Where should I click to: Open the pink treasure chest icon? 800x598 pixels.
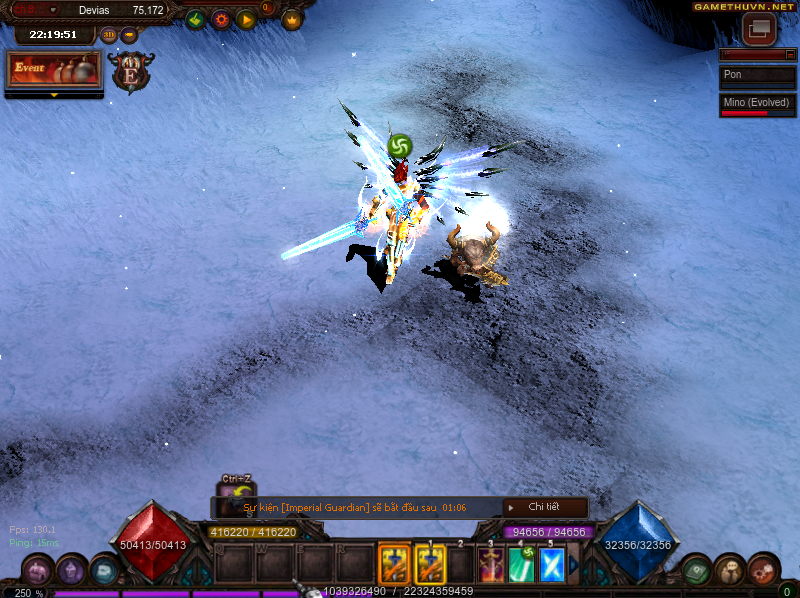(37, 570)
